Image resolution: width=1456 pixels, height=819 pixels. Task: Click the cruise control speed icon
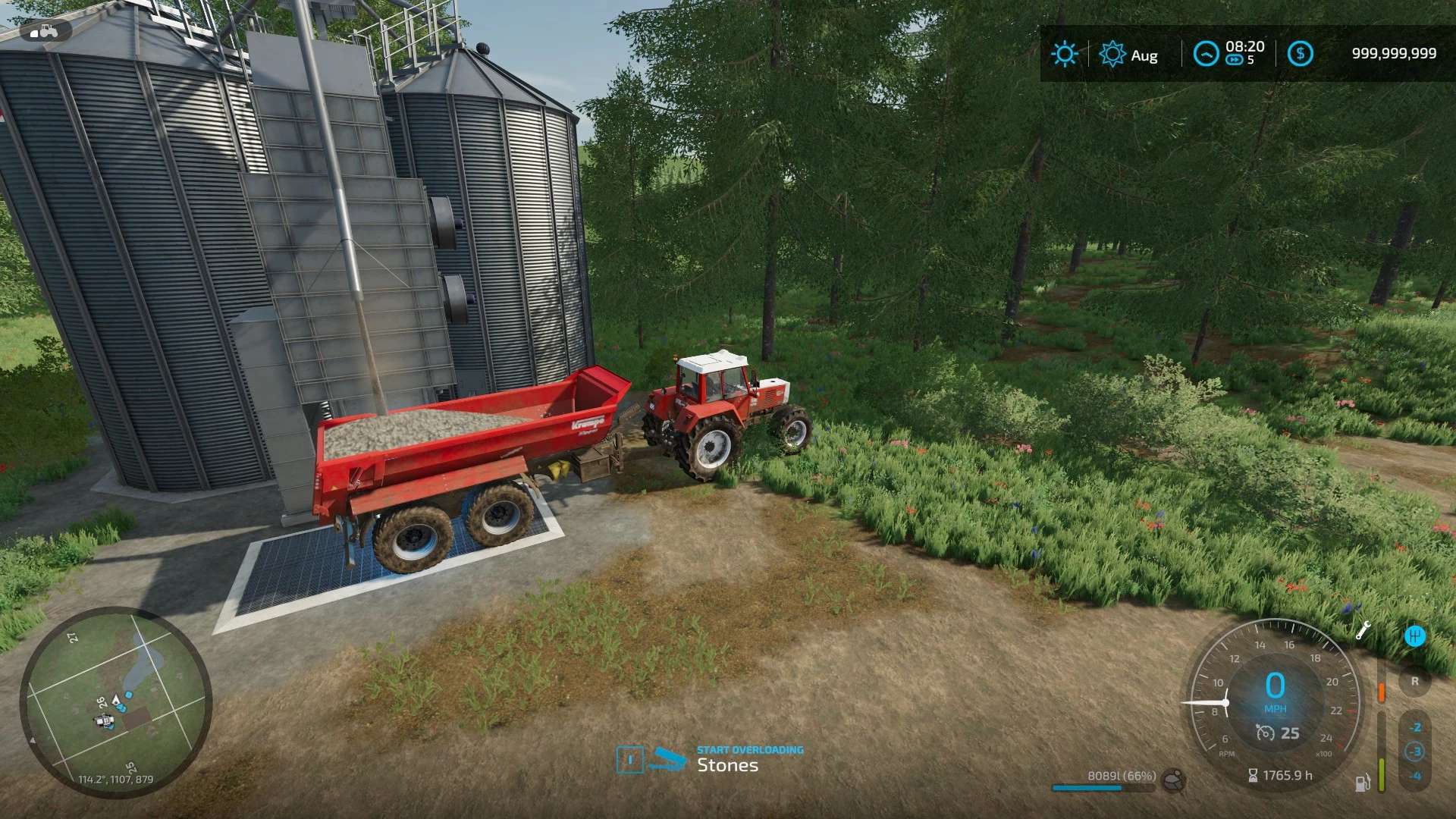click(x=1265, y=733)
